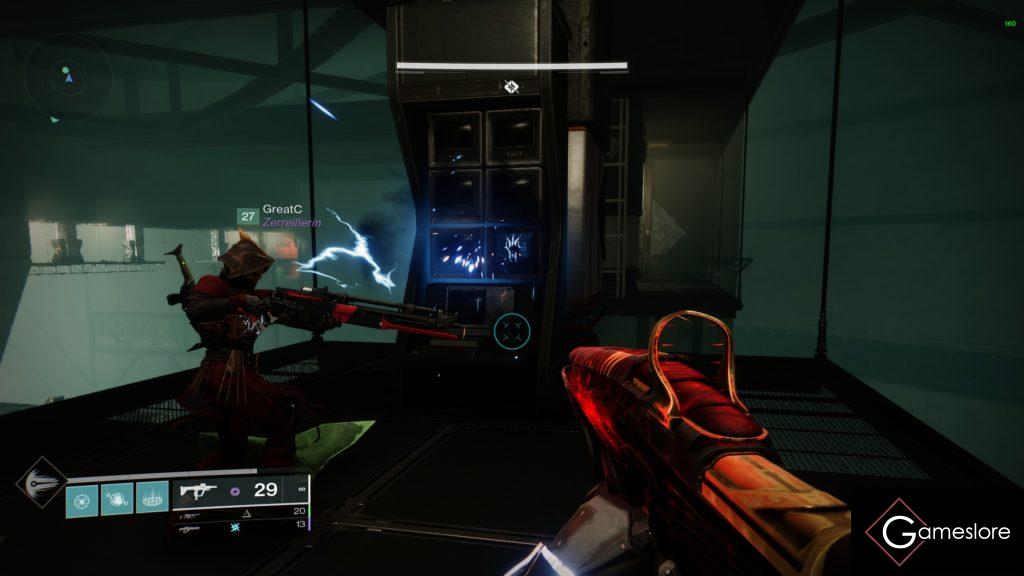Select the objective marker under the bar
This screenshot has height=576, width=1024.
511,87
